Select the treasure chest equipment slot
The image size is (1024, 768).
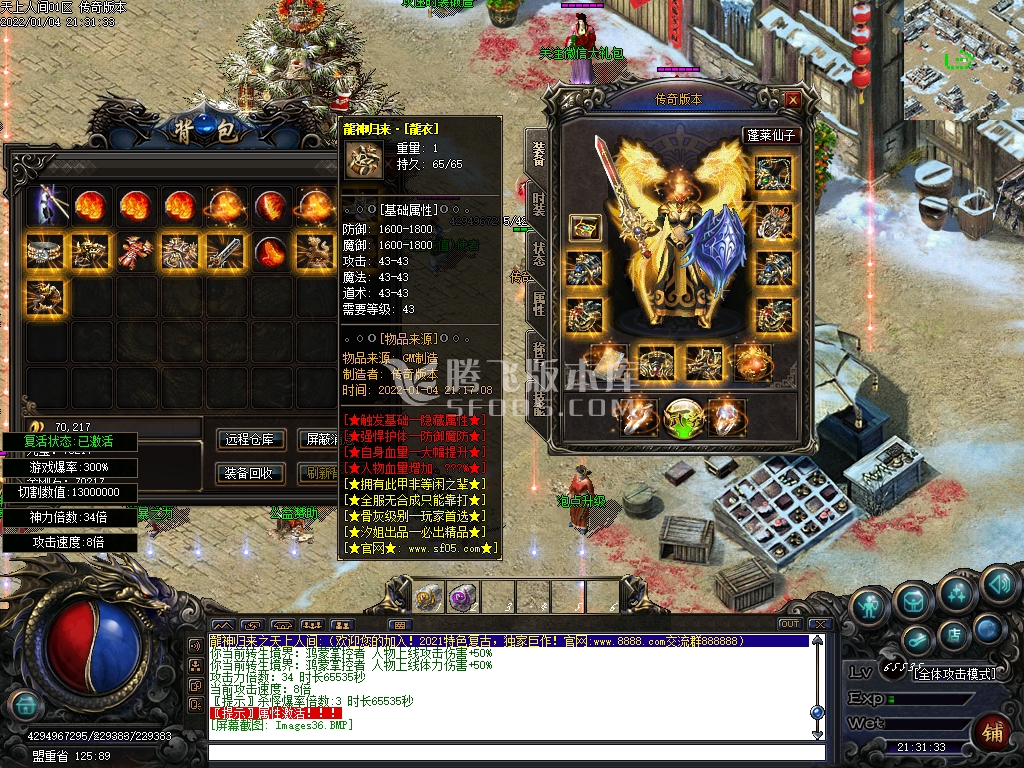585,227
